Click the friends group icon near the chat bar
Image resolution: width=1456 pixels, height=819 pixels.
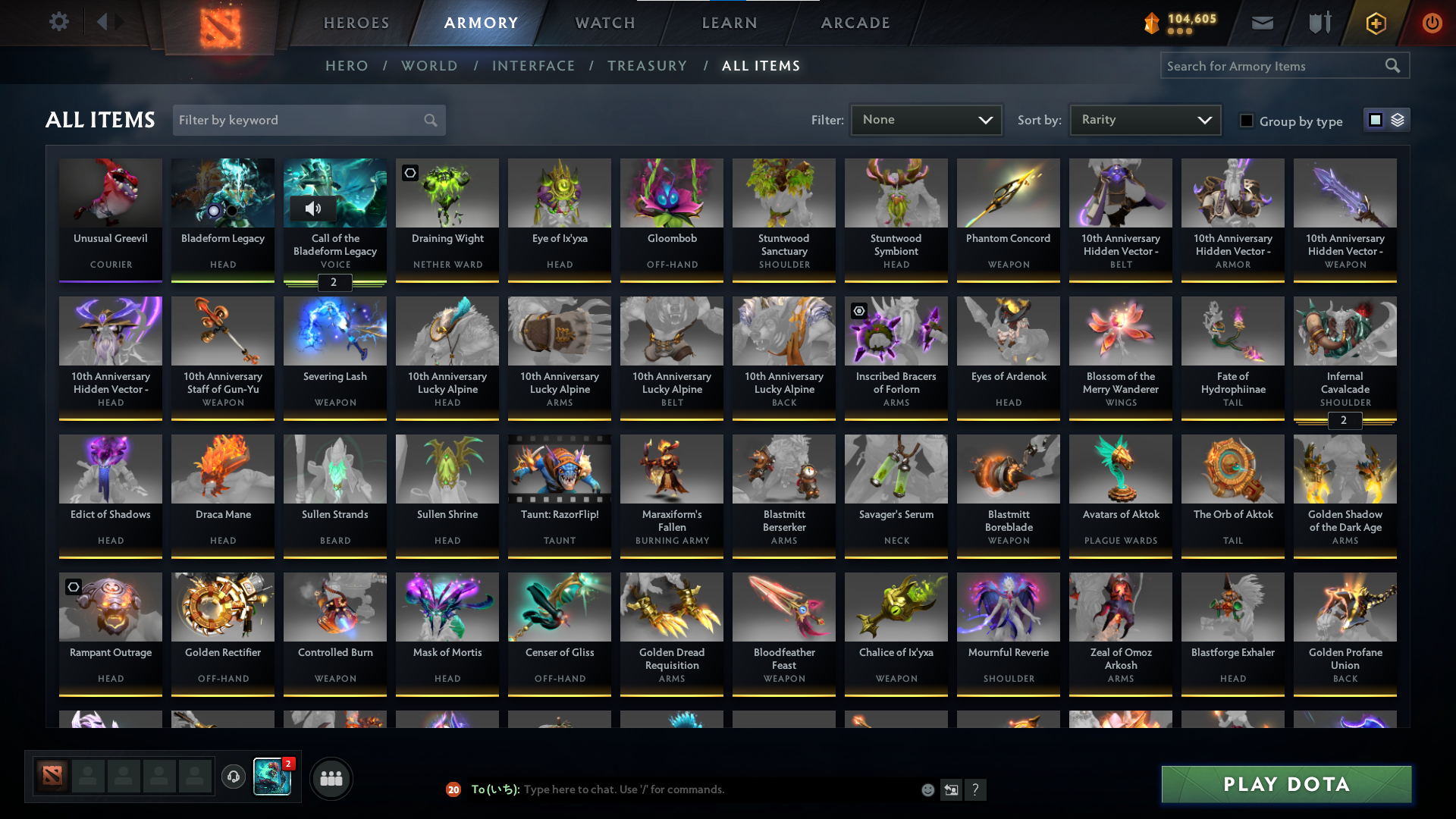[331, 778]
